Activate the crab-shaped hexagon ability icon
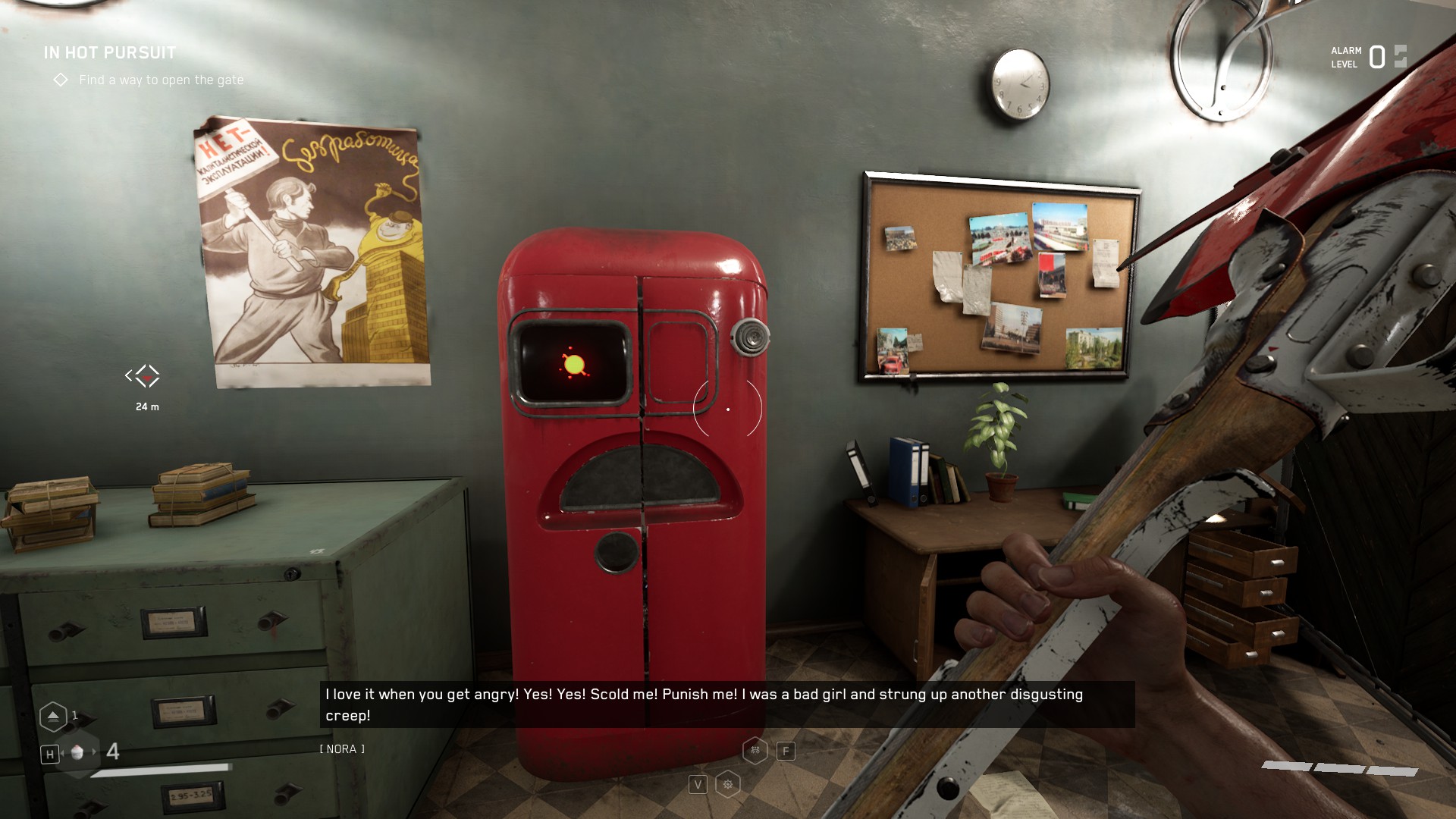The height and width of the screenshot is (819, 1456). pyautogui.click(x=755, y=751)
